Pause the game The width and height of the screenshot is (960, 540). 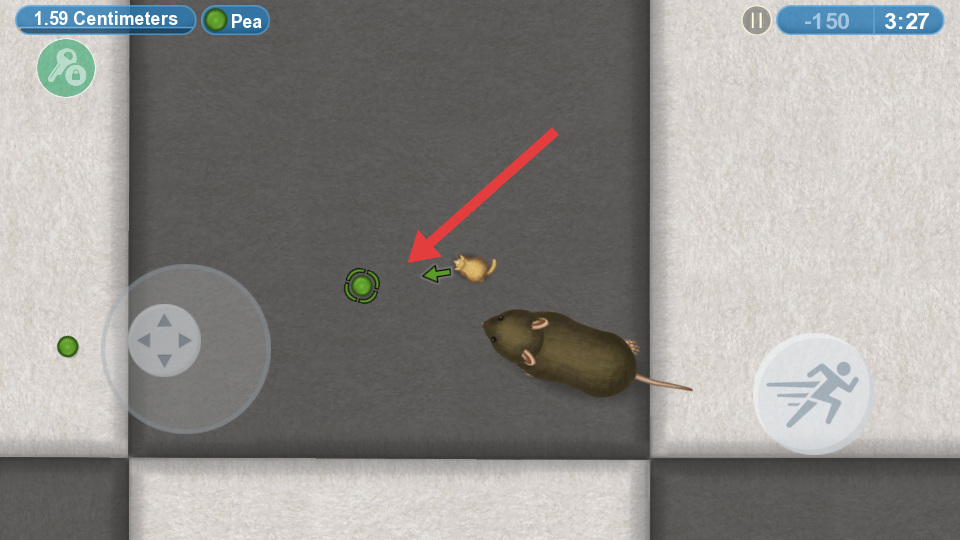click(x=756, y=21)
